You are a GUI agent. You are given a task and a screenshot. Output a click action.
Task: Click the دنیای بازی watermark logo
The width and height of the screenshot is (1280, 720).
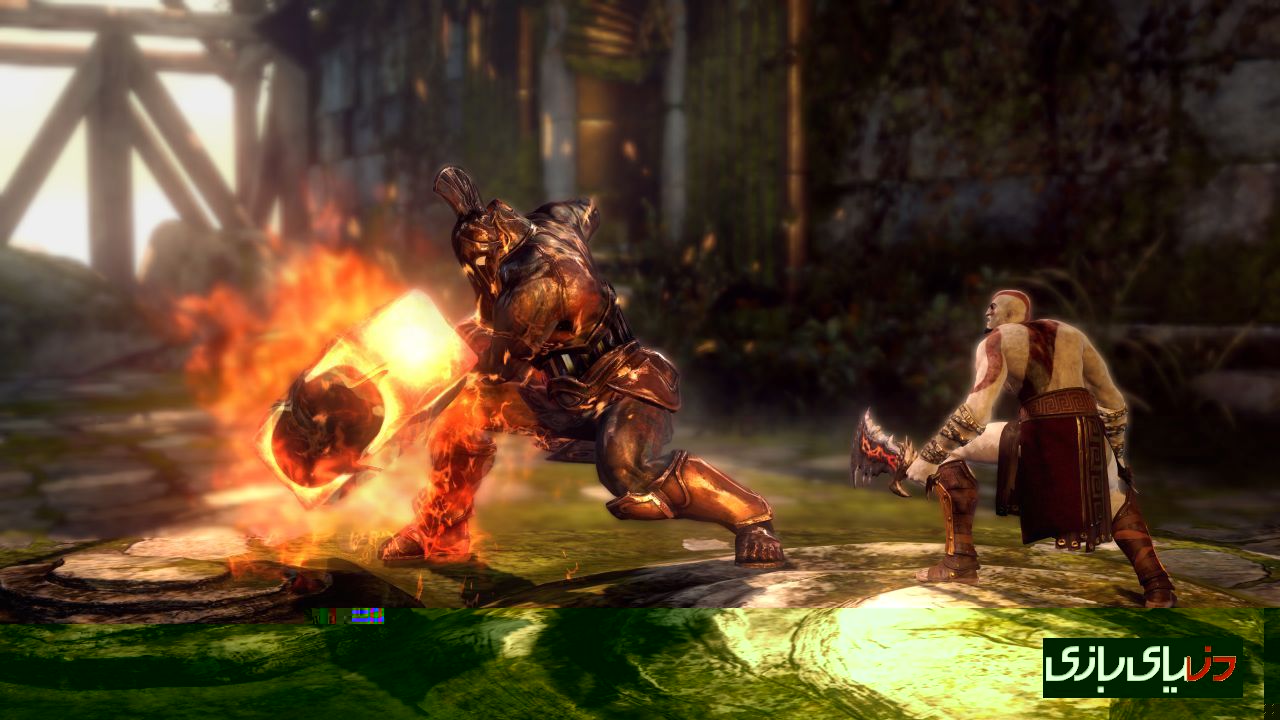click(x=1142, y=667)
